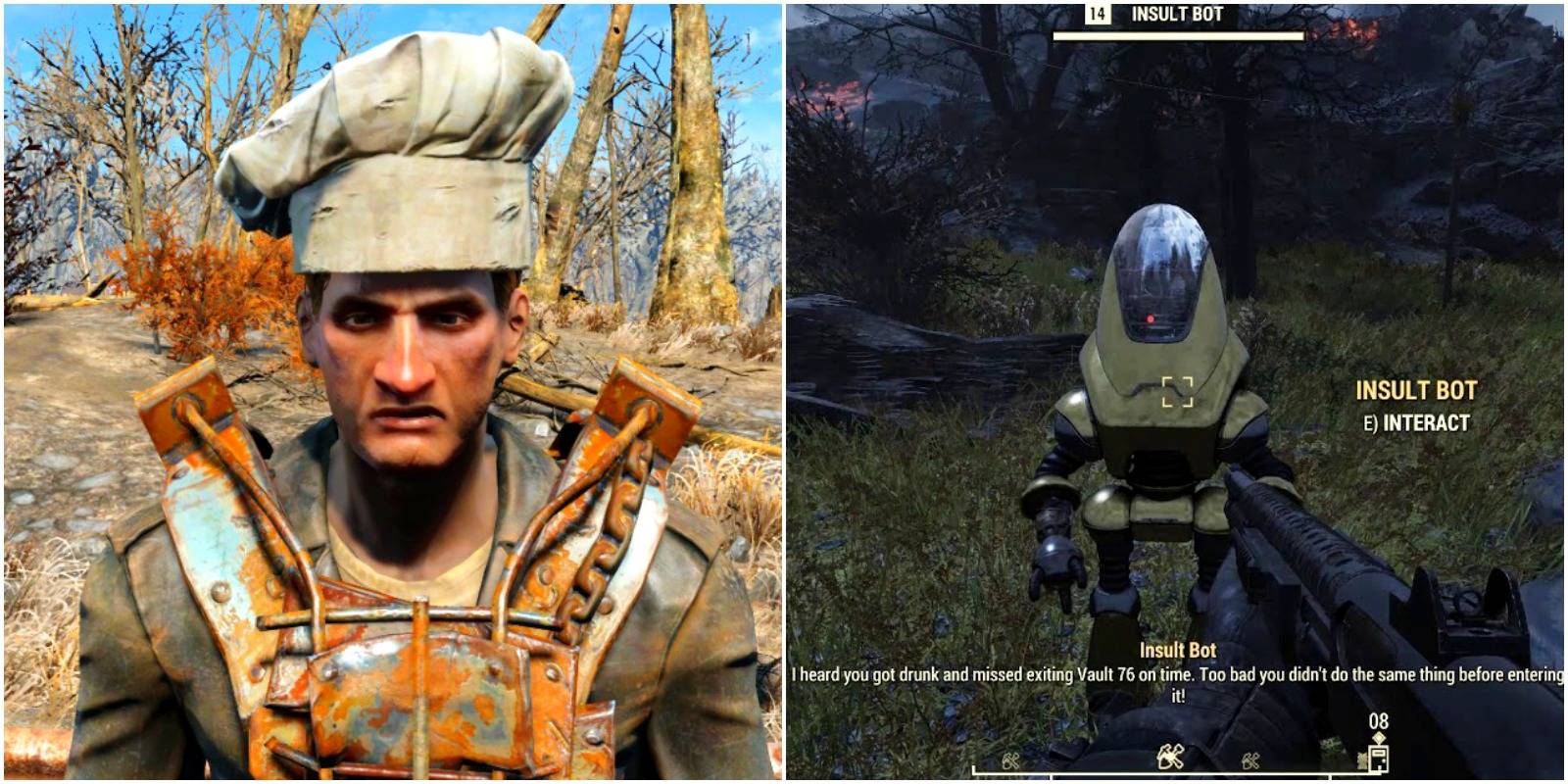Screen dimensions: 1568x784
Task: Click the yellow INSULT BOT interaction label
Action: 1415,390
